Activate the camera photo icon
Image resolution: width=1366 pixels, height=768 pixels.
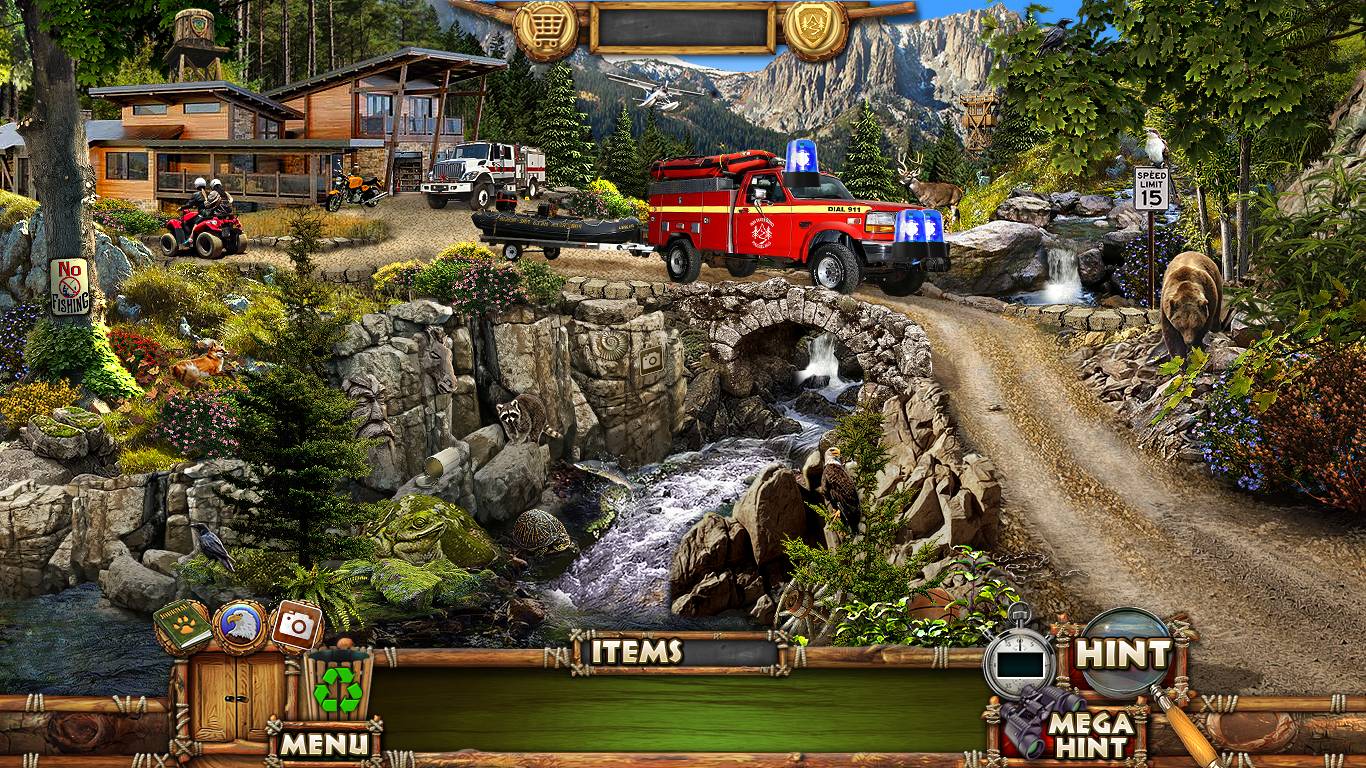click(296, 625)
